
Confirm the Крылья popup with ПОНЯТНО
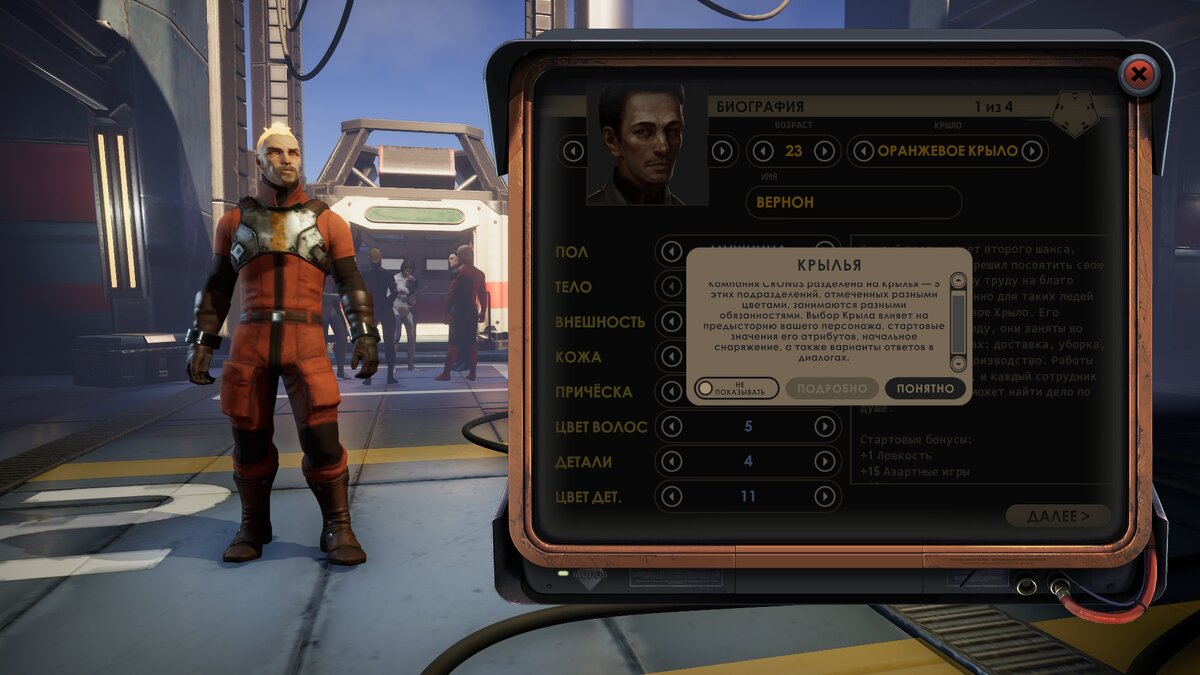[925, 388]
